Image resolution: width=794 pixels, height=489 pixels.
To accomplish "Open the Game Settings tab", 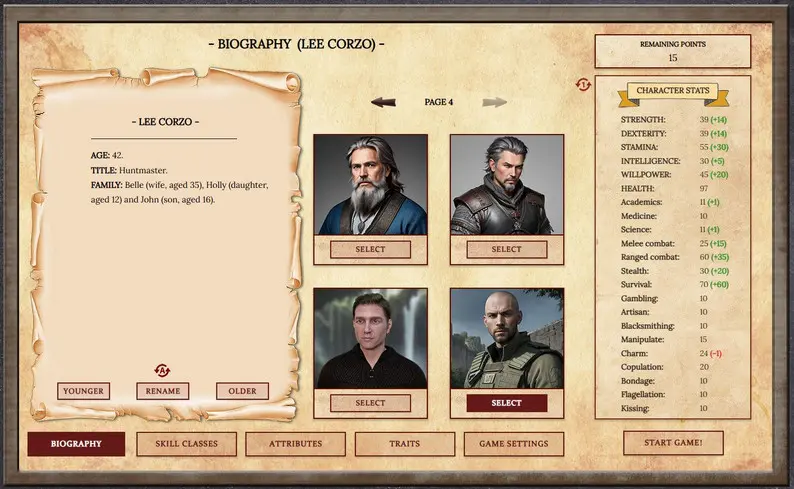I will pos(514,444).
